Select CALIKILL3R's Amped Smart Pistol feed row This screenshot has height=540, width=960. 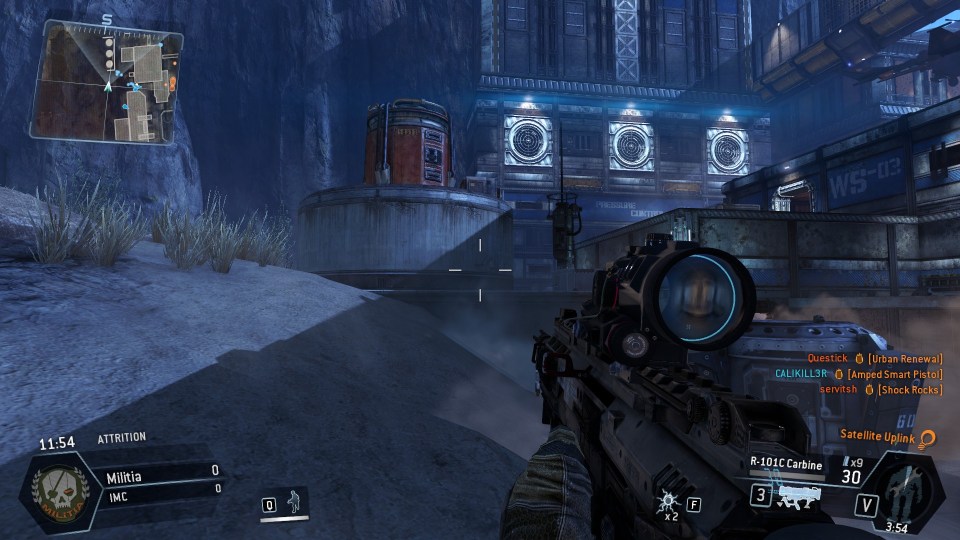[858, 373]
